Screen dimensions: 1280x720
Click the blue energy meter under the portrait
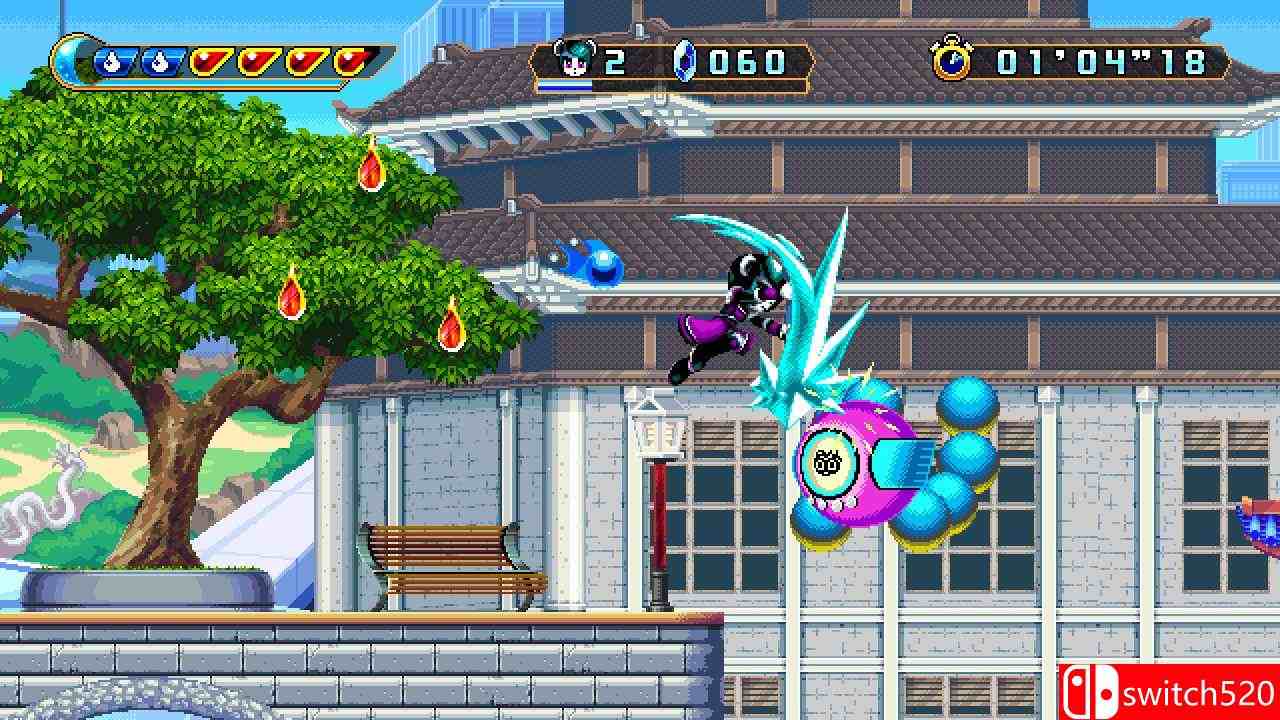(565, 85)
